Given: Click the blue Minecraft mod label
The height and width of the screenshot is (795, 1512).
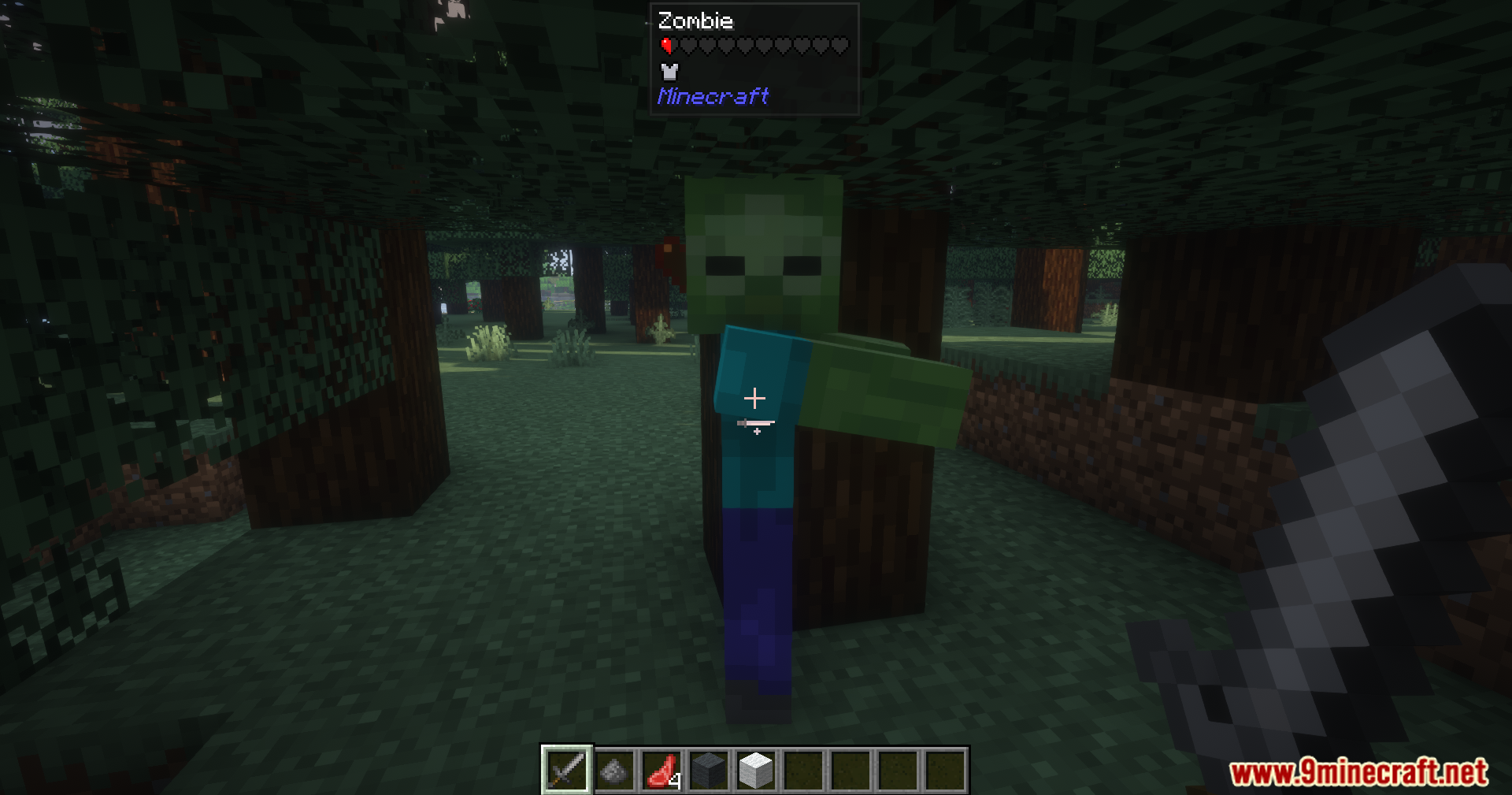Looking at the screenshot, I should (x=713, y=96).
